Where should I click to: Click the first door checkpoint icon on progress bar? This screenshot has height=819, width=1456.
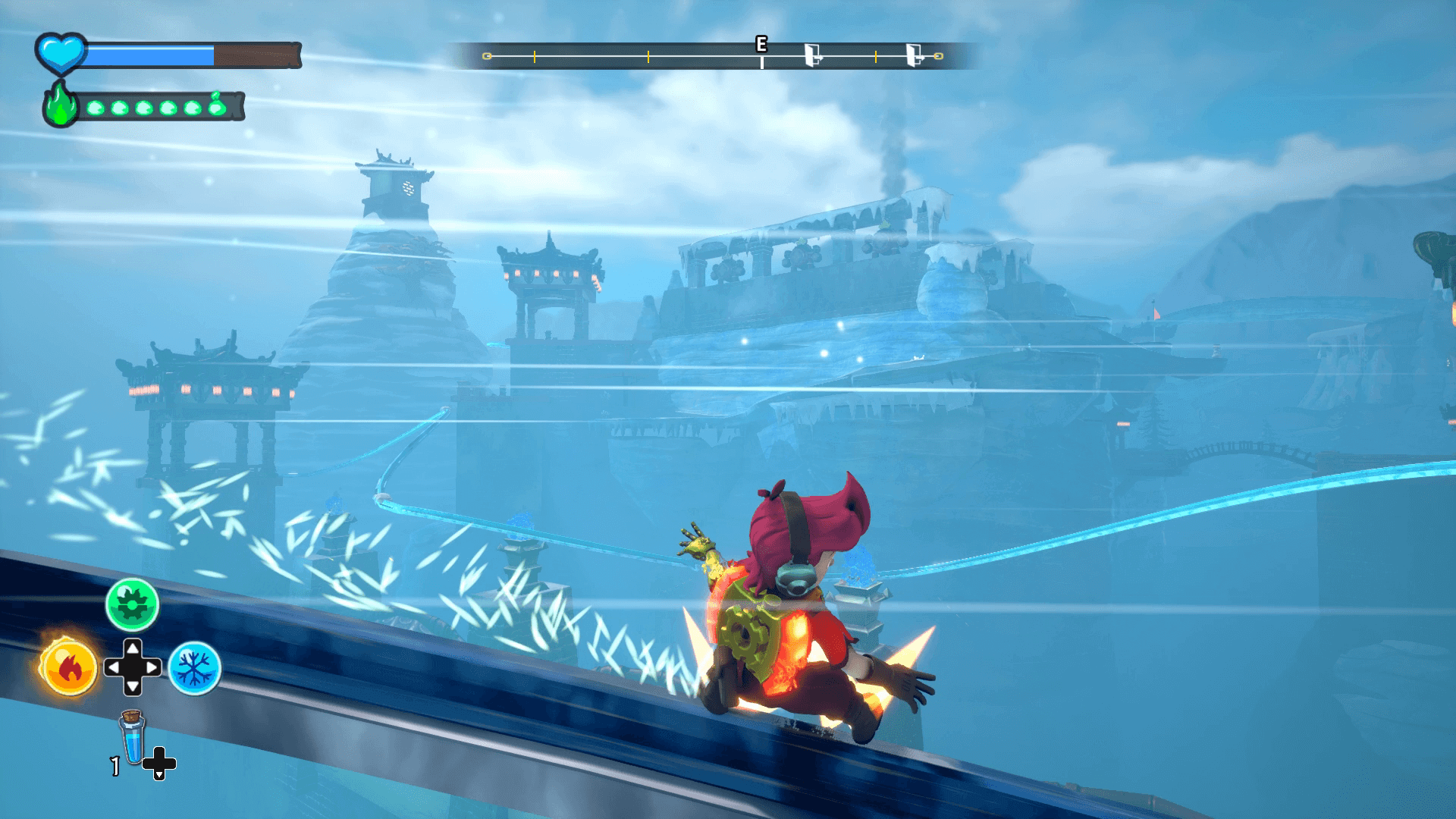click(814, 55)
